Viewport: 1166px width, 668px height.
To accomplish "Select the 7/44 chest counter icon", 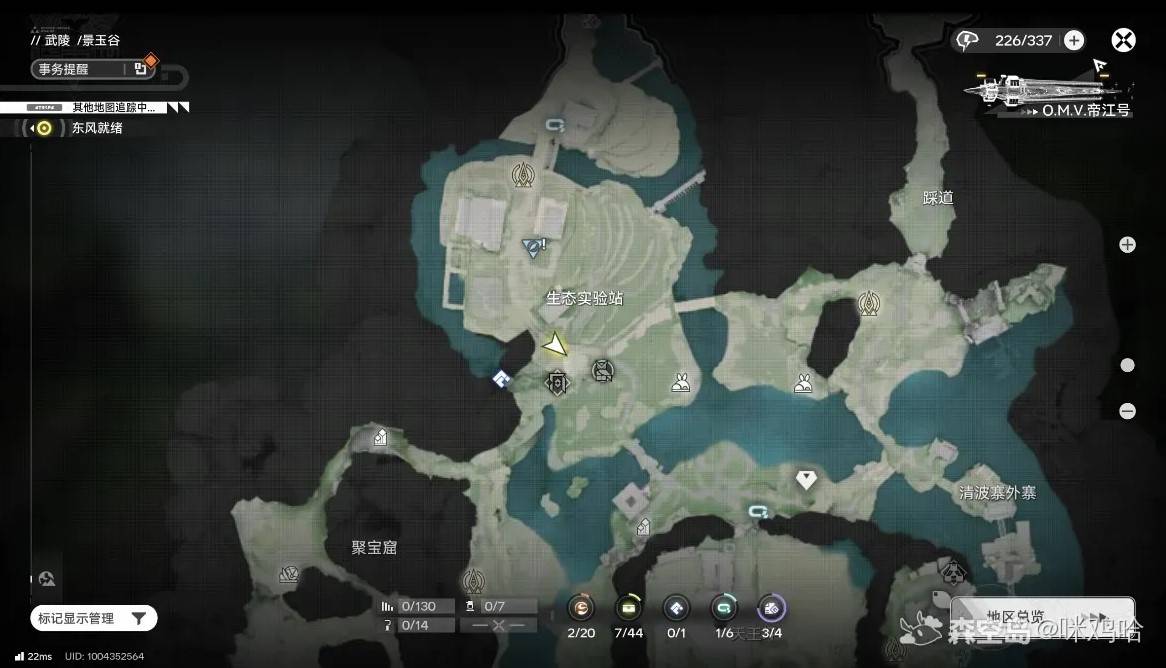I will (x=628, y=607).
